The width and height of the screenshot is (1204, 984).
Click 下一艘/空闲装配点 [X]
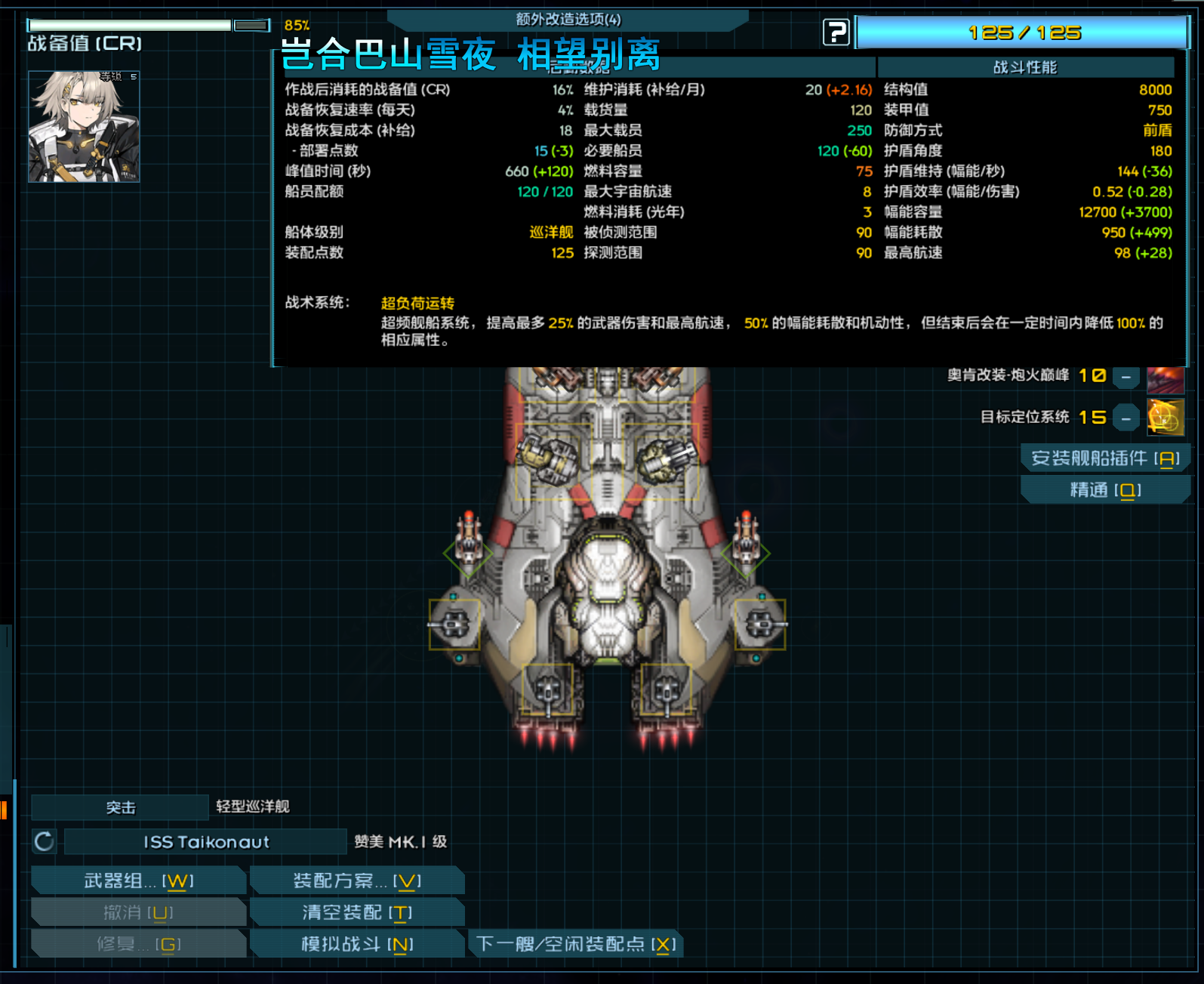click(576, 943)
